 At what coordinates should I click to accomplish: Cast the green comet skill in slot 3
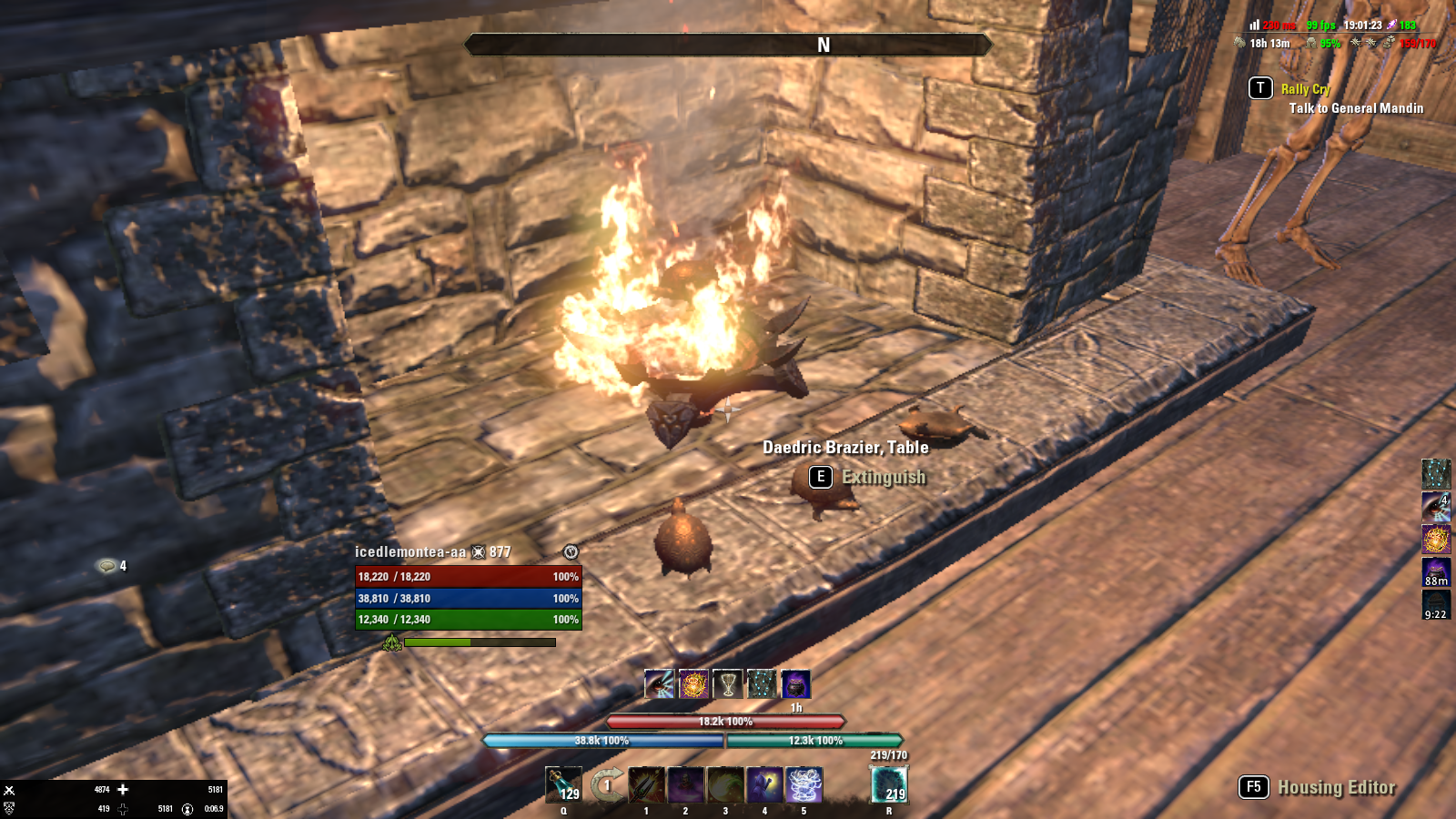tap(725, 784)
